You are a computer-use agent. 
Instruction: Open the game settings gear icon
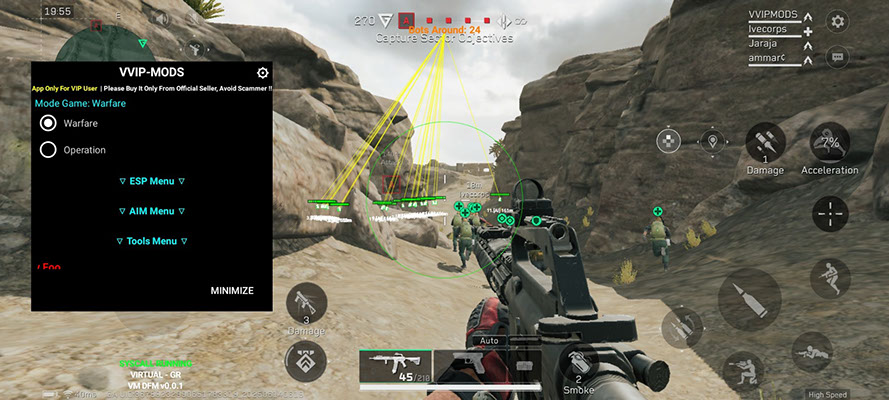point(837,20)
